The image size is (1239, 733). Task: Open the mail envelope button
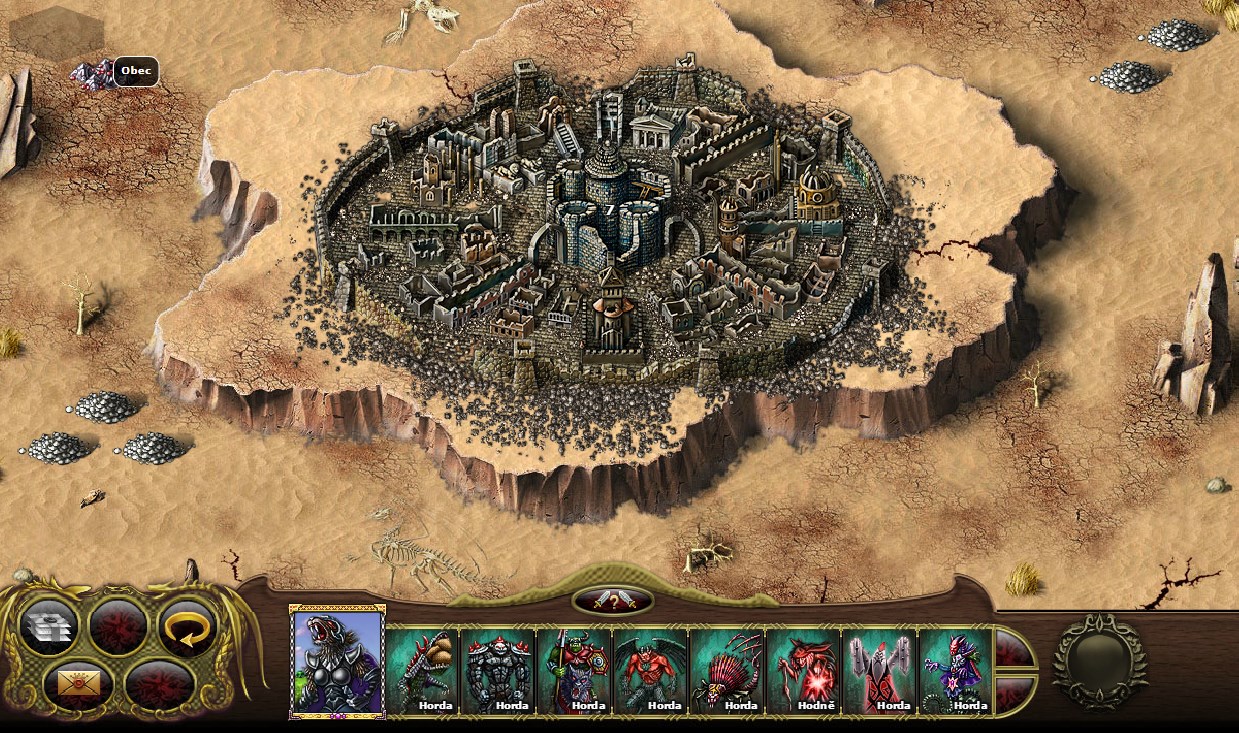[73, 682]
